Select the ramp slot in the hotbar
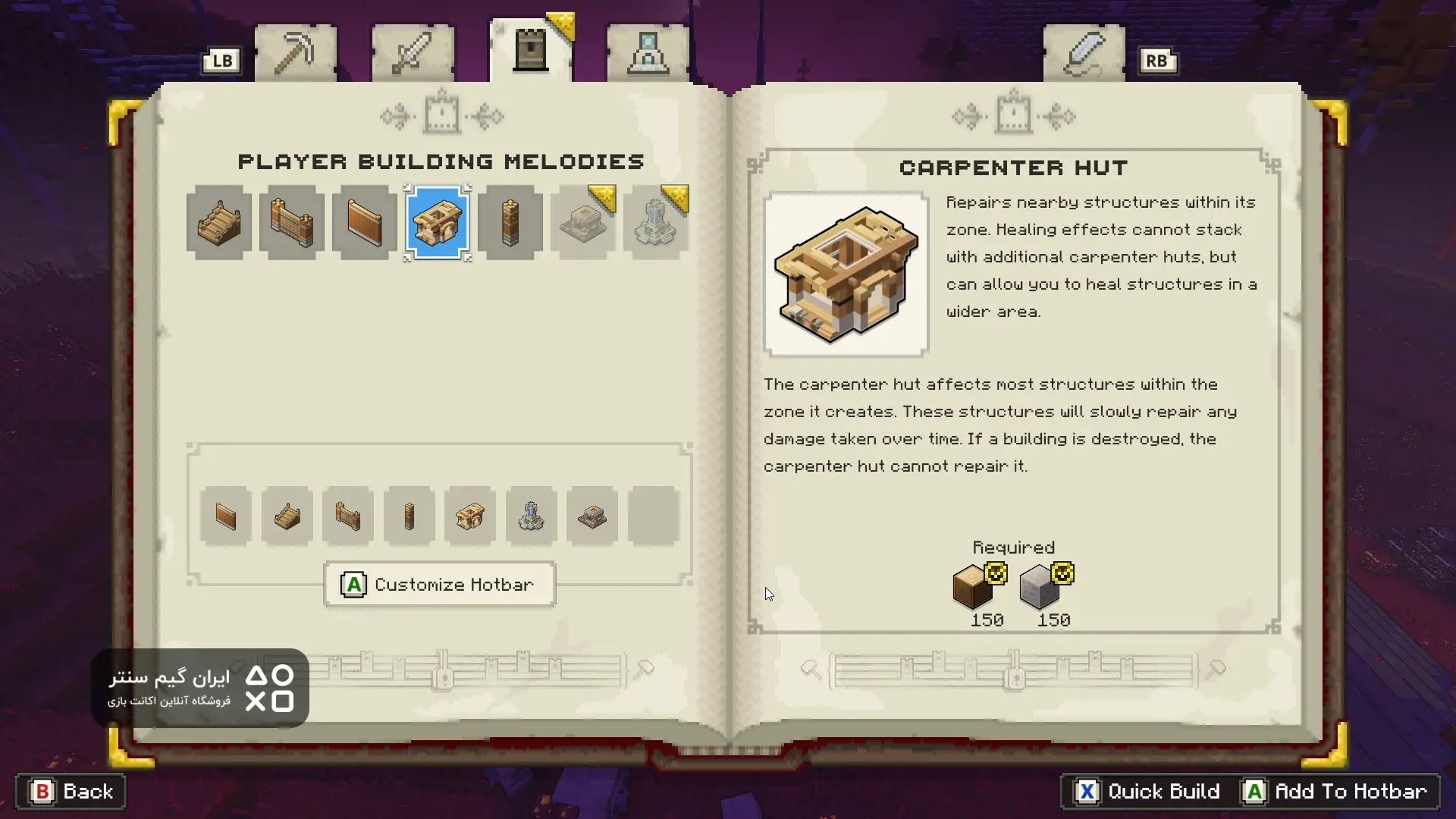Image resolution: width=1456 pixels, height=819 pixels. (287, 516)
